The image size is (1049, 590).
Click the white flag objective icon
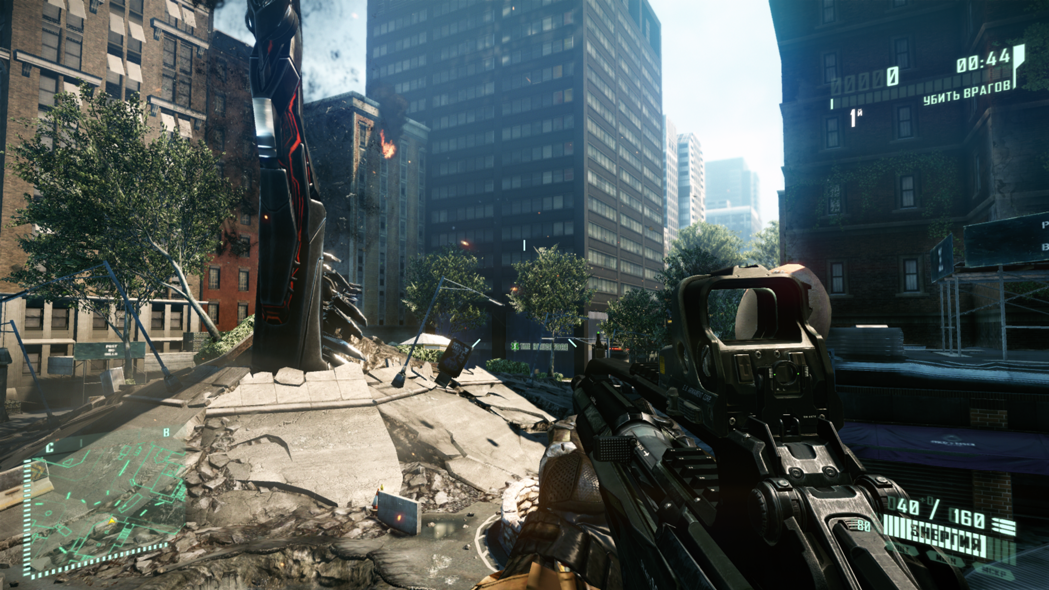click(1019, 62)
